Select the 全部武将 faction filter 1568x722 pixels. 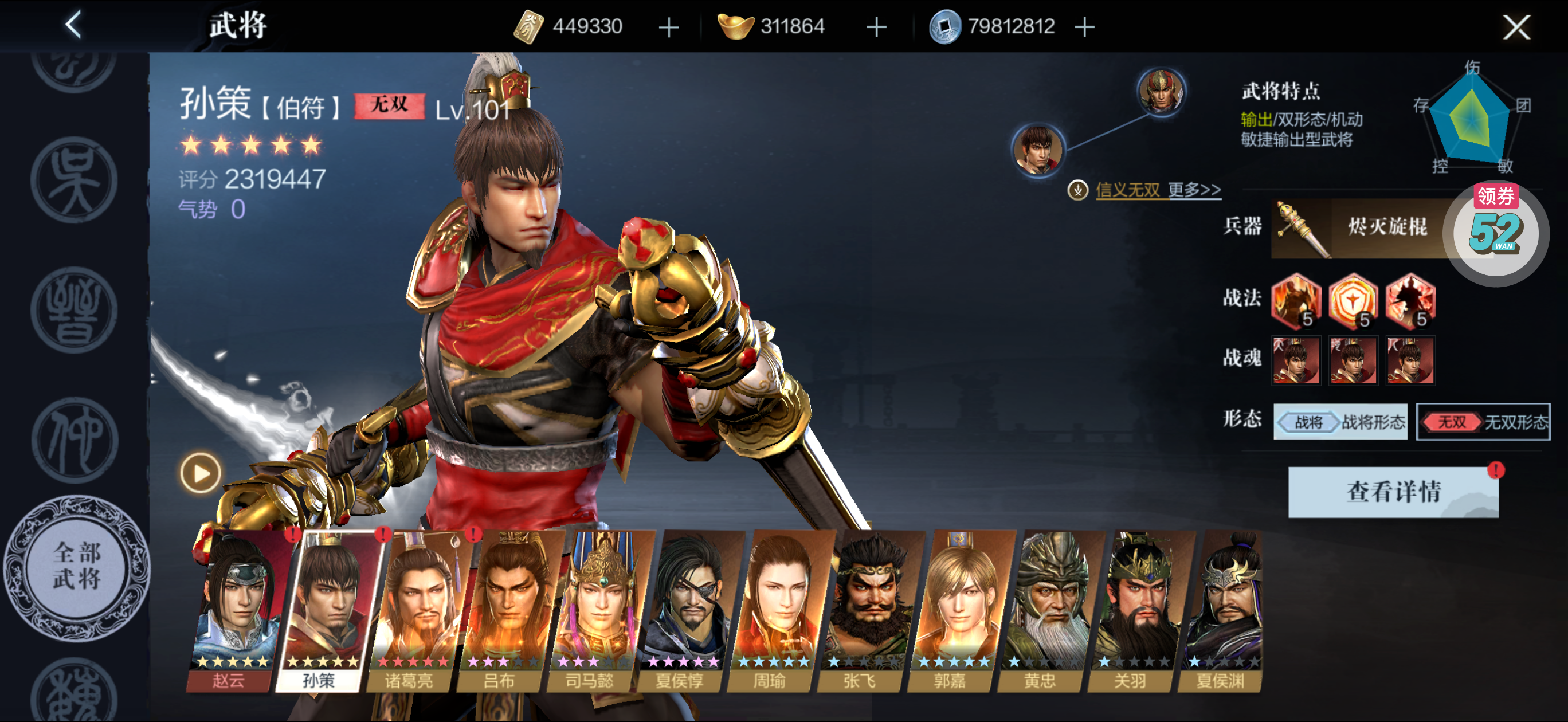click(76, 567)
